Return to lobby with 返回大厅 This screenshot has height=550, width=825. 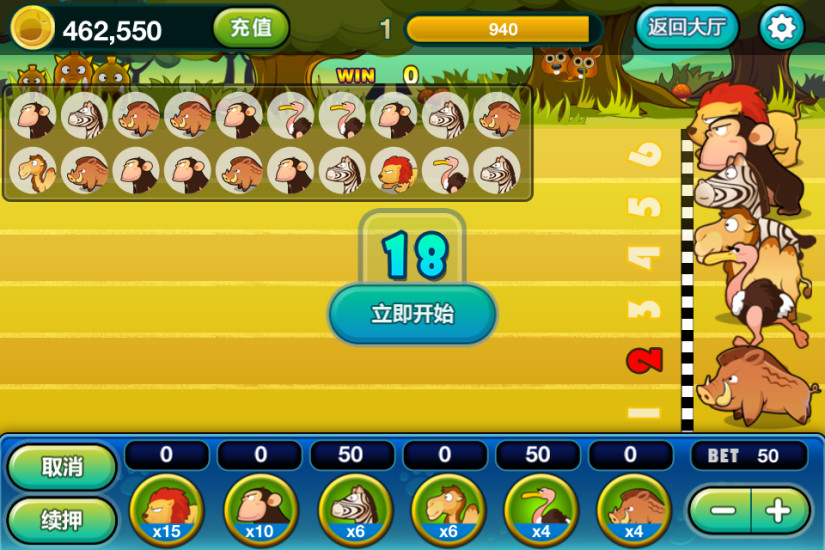point(686,28)
